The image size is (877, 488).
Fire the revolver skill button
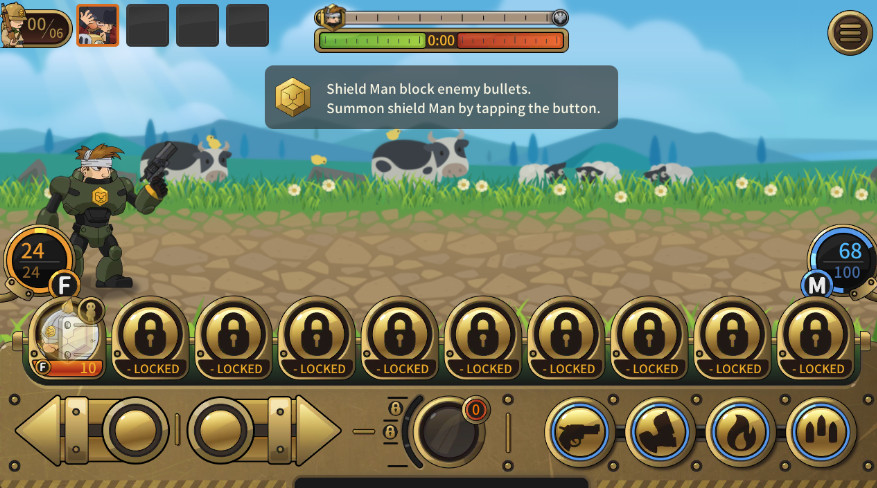[x=580, y=432]
